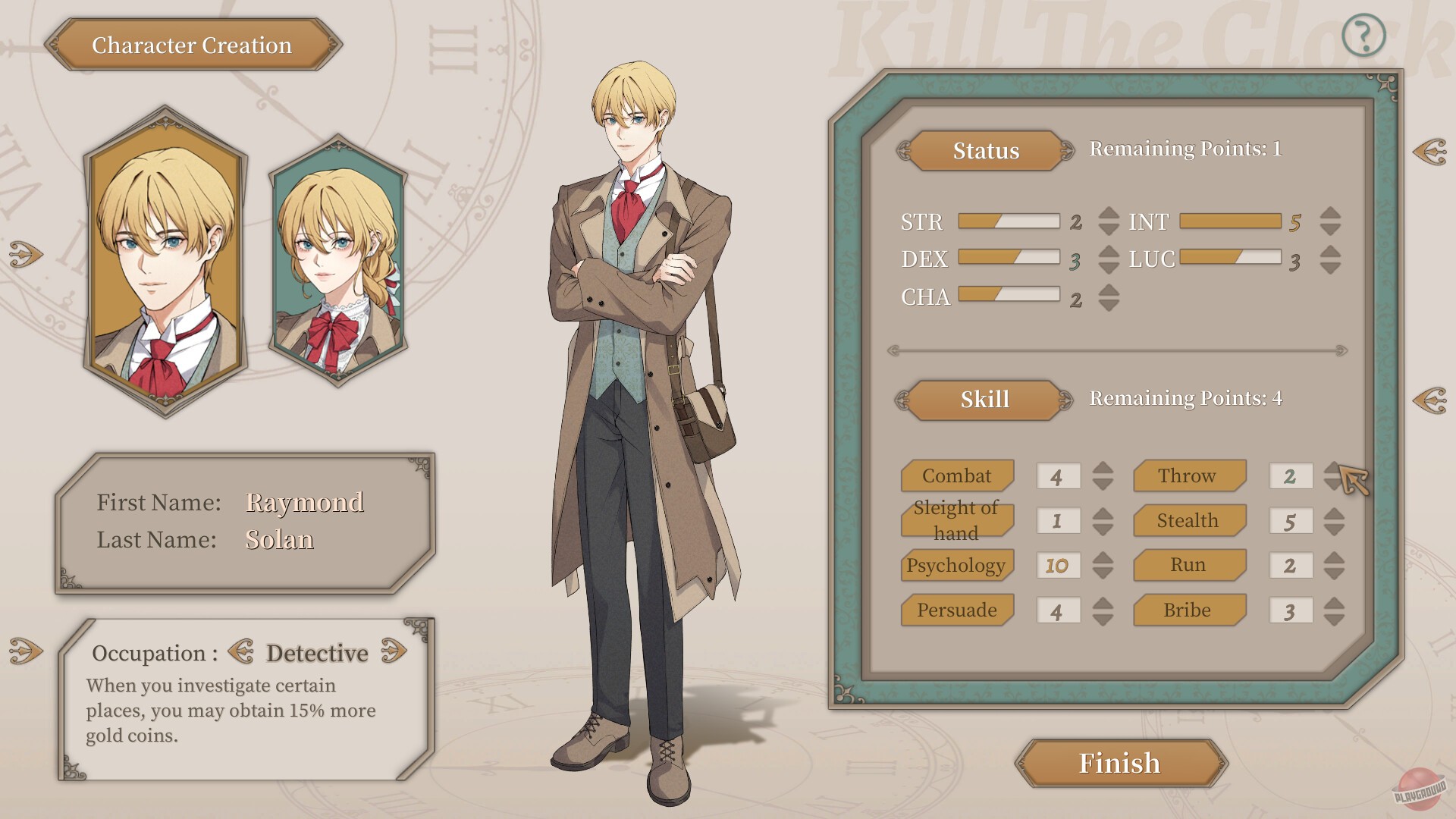Click the Skill banner
Image resolution: width=1456 pixels, height=819 pixels.
[985, 399]
